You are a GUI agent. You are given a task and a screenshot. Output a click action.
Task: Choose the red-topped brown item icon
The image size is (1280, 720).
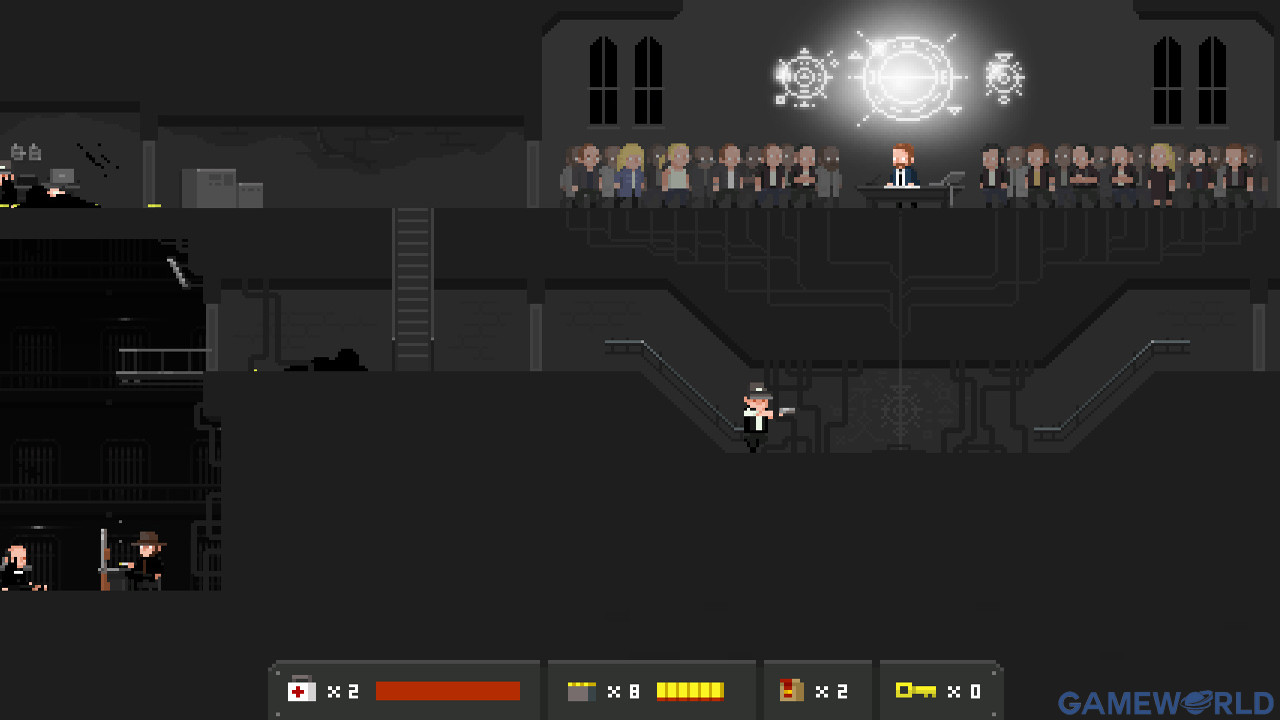click(x=792, y=690)
